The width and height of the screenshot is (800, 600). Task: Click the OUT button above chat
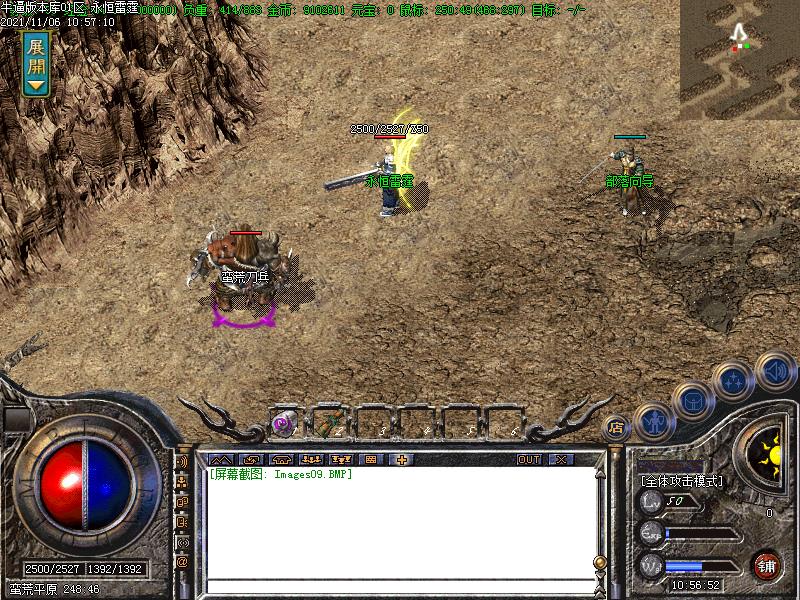pyautogui.click(x=529, y=459)
